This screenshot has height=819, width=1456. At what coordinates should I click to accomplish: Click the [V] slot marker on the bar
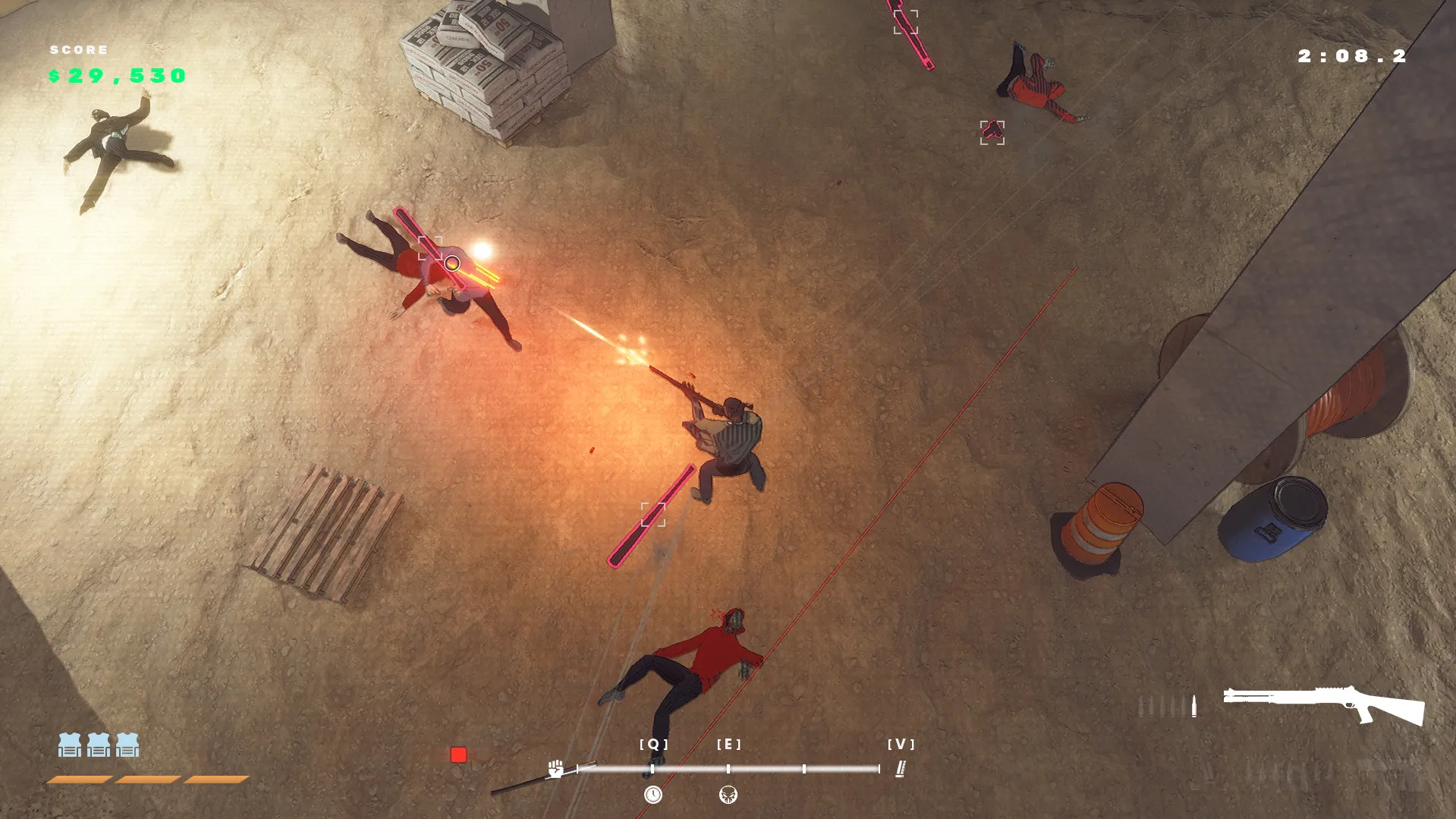pyautogui.click(x=900, y=745)
